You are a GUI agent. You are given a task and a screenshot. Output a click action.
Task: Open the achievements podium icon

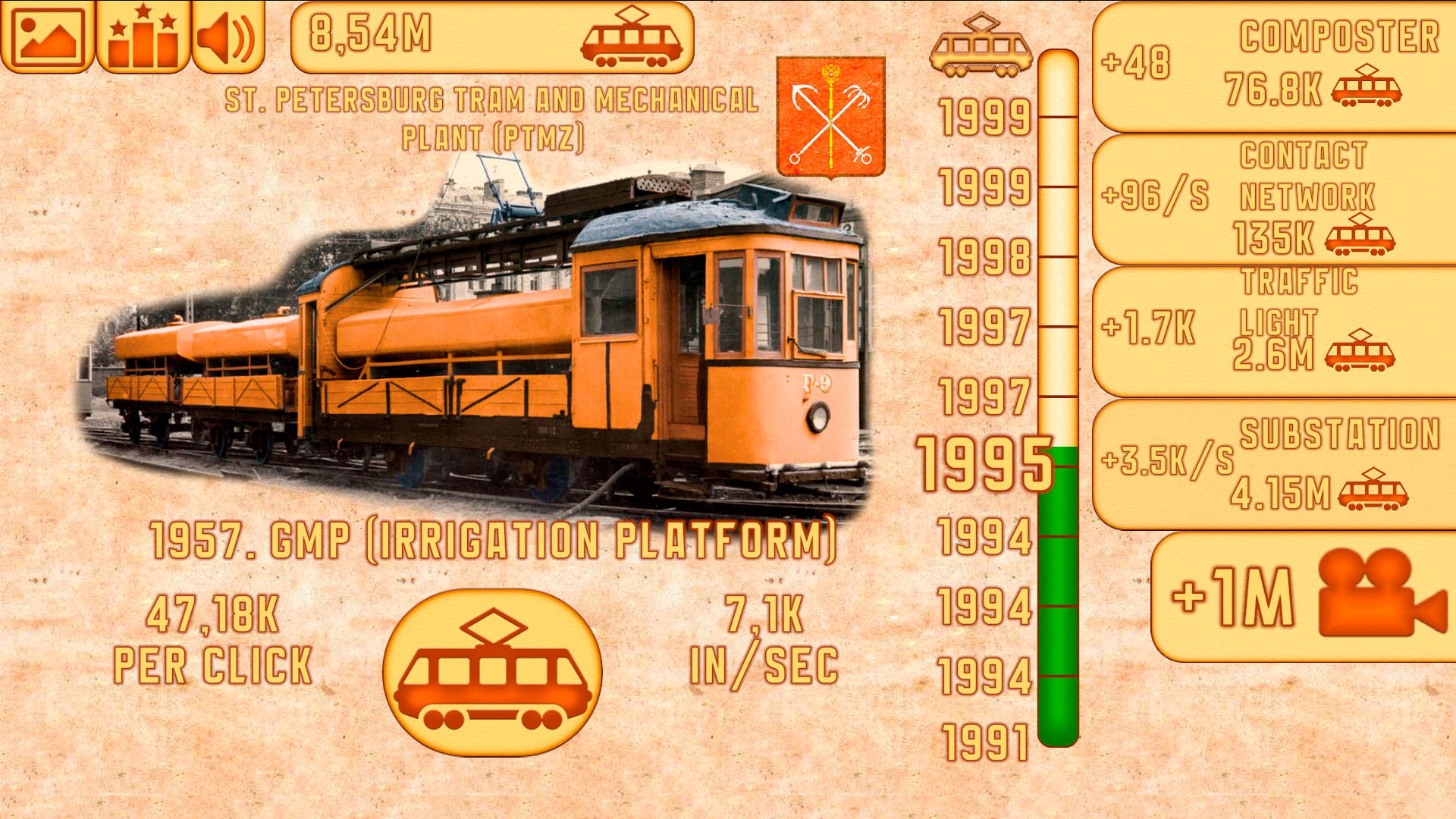click(144, 36)
